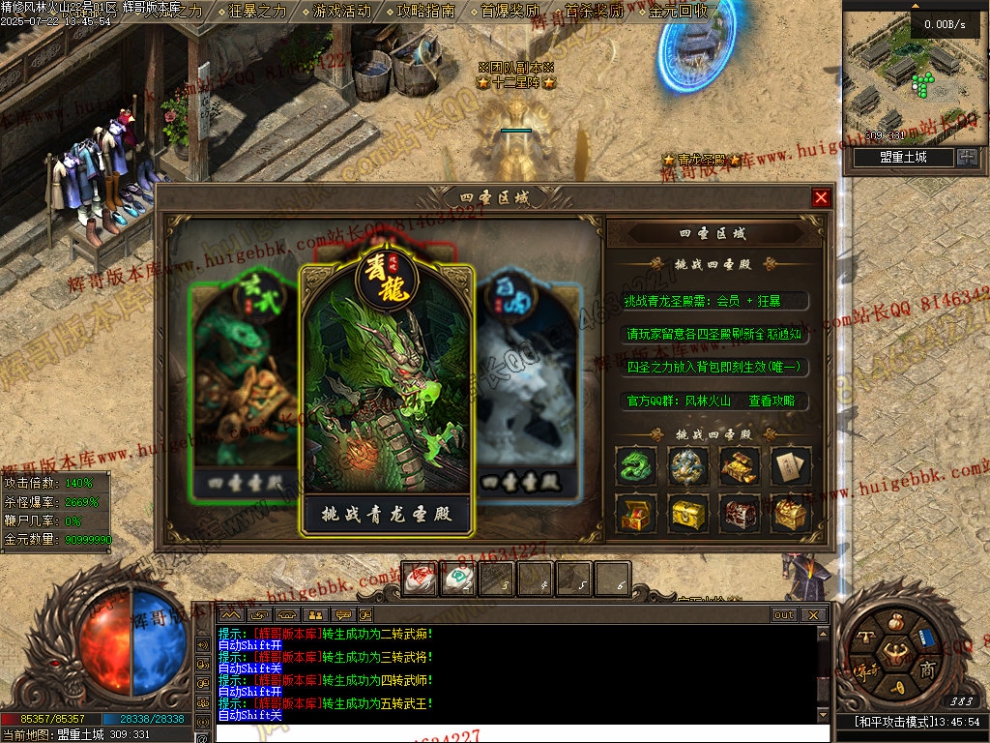Select the 玄武 (Black Tortoise) card
This screenshot has height=743, width=990.
pos(243,390)
